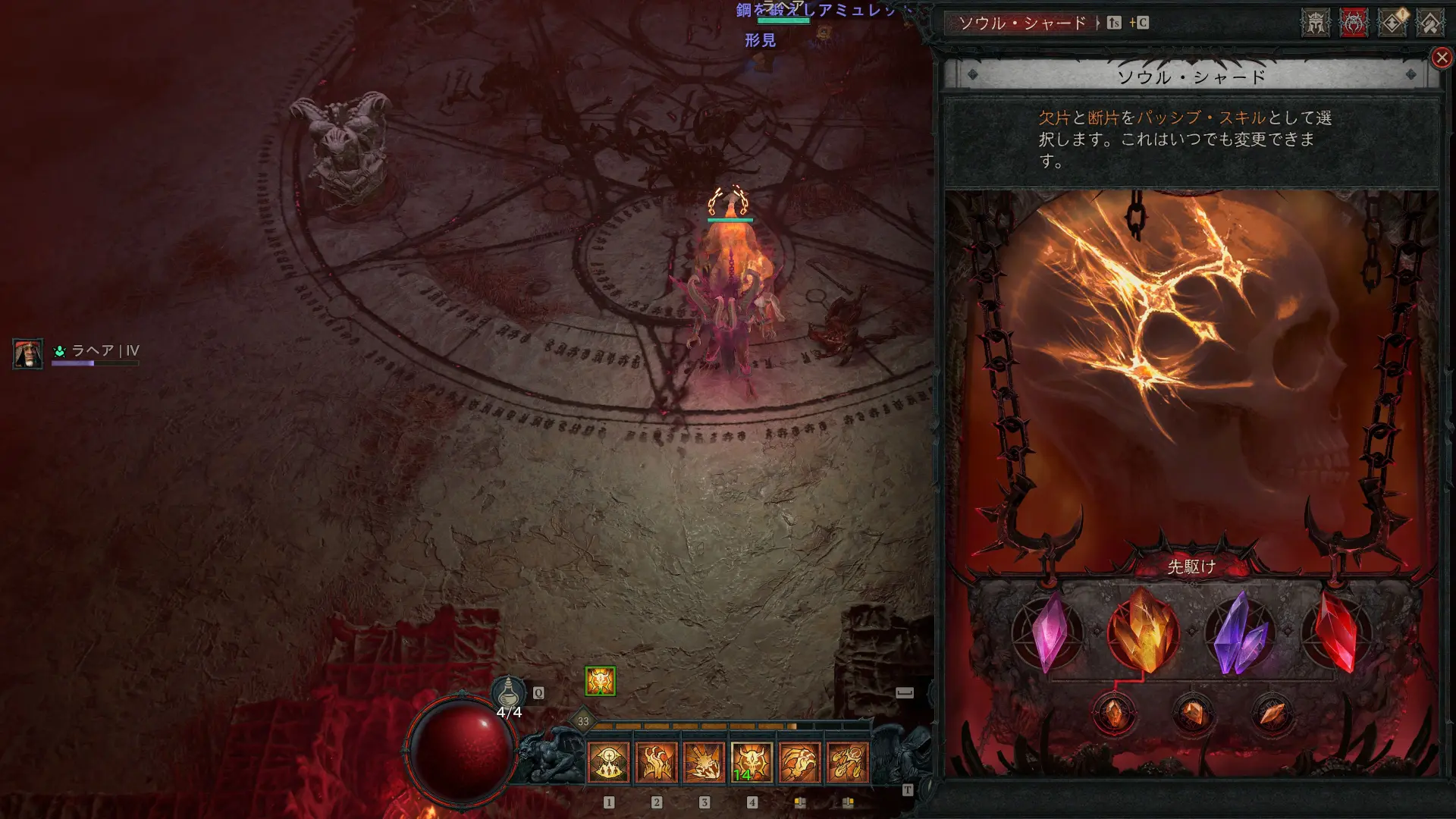Use the clawed beast hand skill
This screenshot has width=1456, height=819.
click(799, 761)
